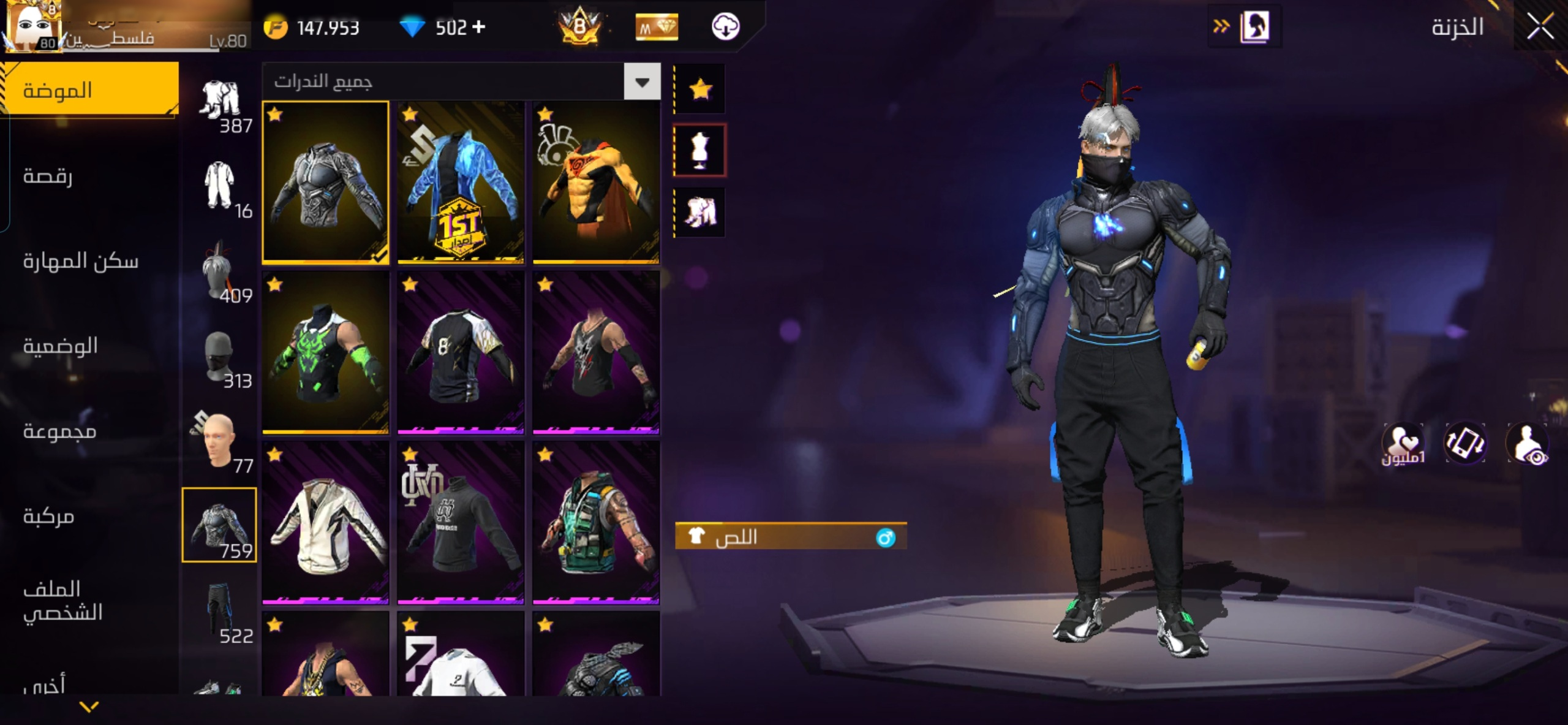Screen dimensions: 1568x725
Task: Open the سكن المهارة skill skin tab
Action: click(x=81, y=262)
